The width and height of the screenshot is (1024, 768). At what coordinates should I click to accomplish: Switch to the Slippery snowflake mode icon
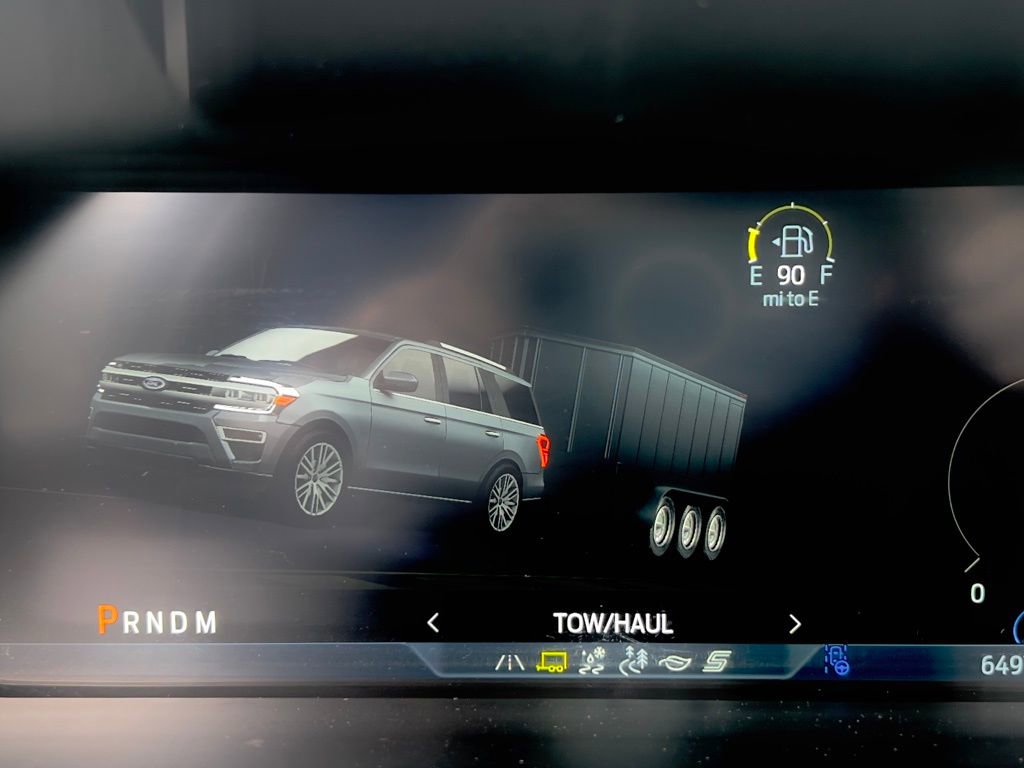(593, 660)
